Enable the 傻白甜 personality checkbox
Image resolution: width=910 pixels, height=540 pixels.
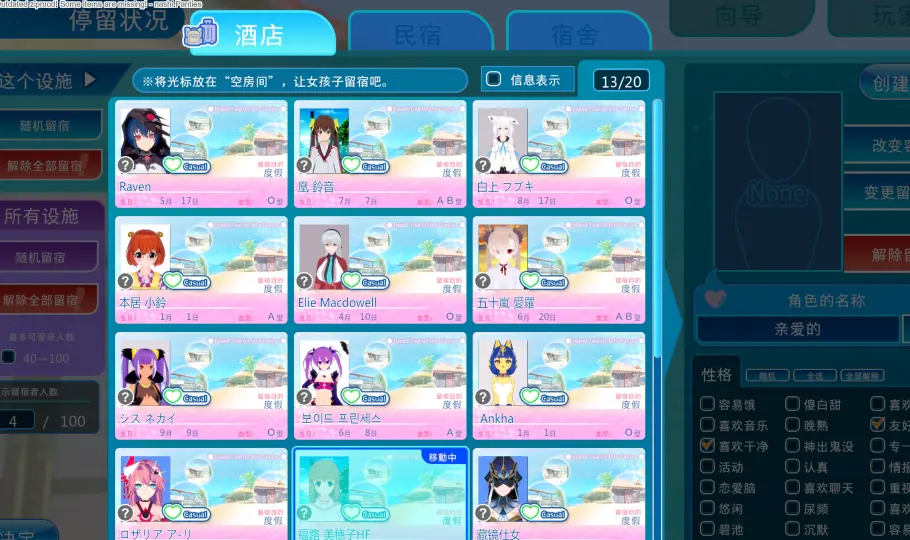793,405
